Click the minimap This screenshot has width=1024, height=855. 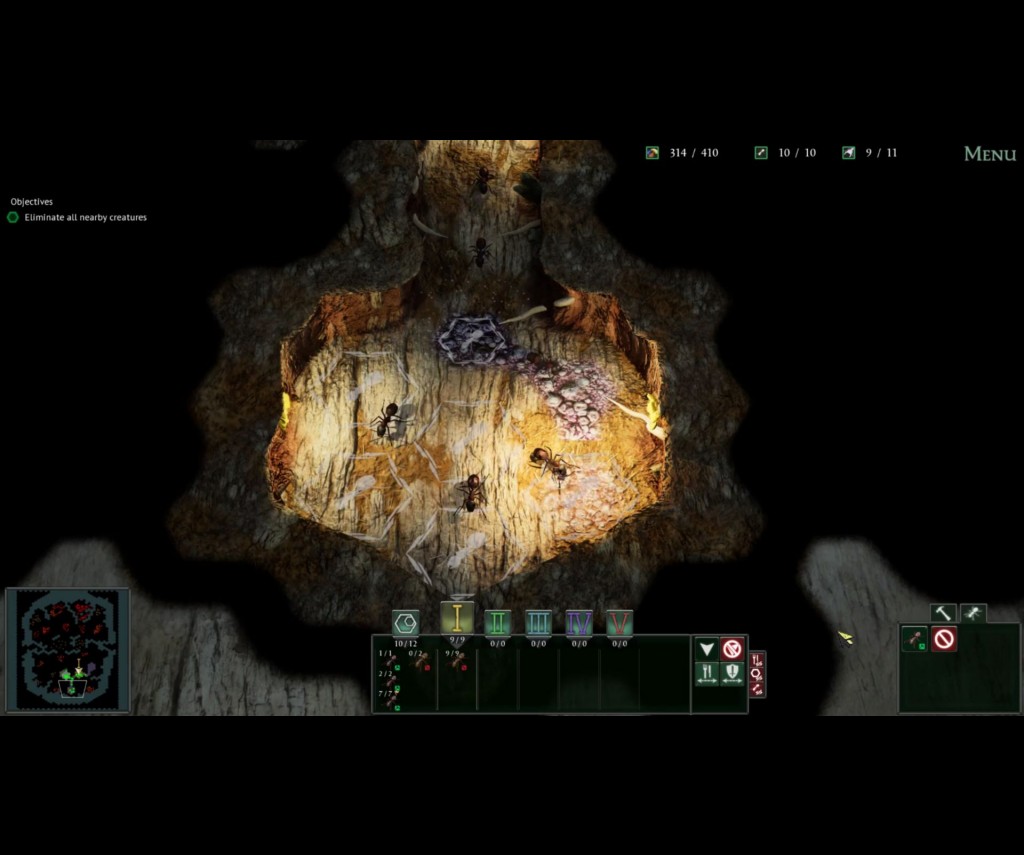[x=68, y=649]
